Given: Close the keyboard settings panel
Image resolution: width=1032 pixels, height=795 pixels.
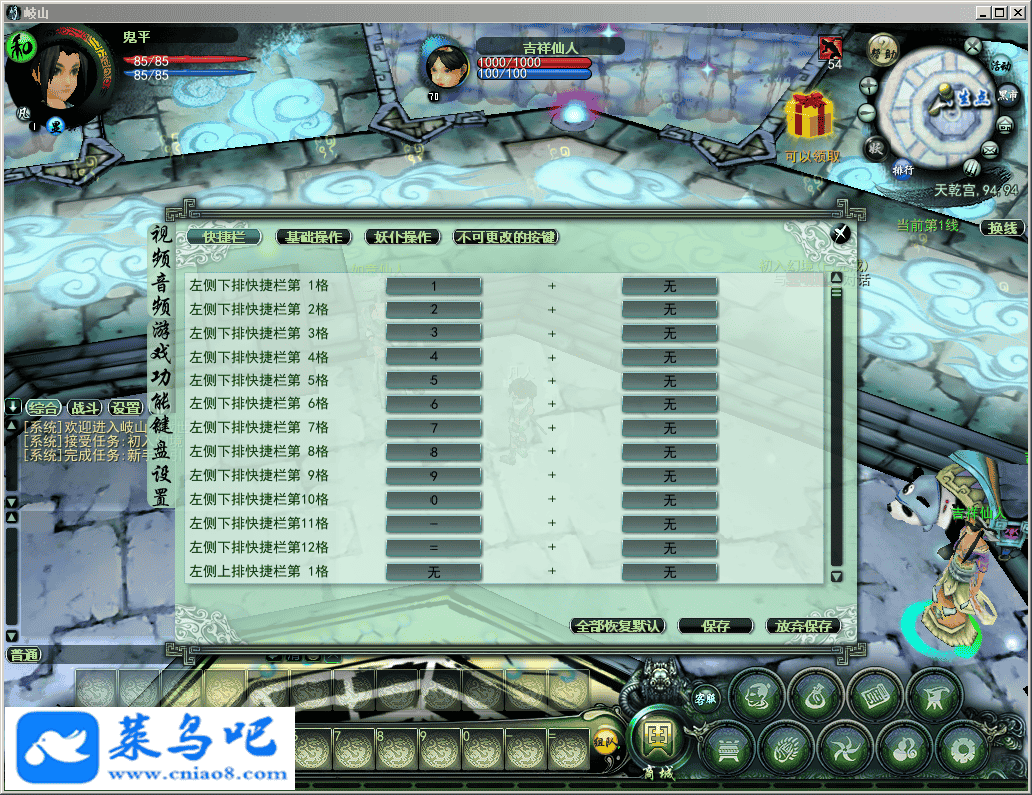Looking at the screenshot, I should 842,233.
